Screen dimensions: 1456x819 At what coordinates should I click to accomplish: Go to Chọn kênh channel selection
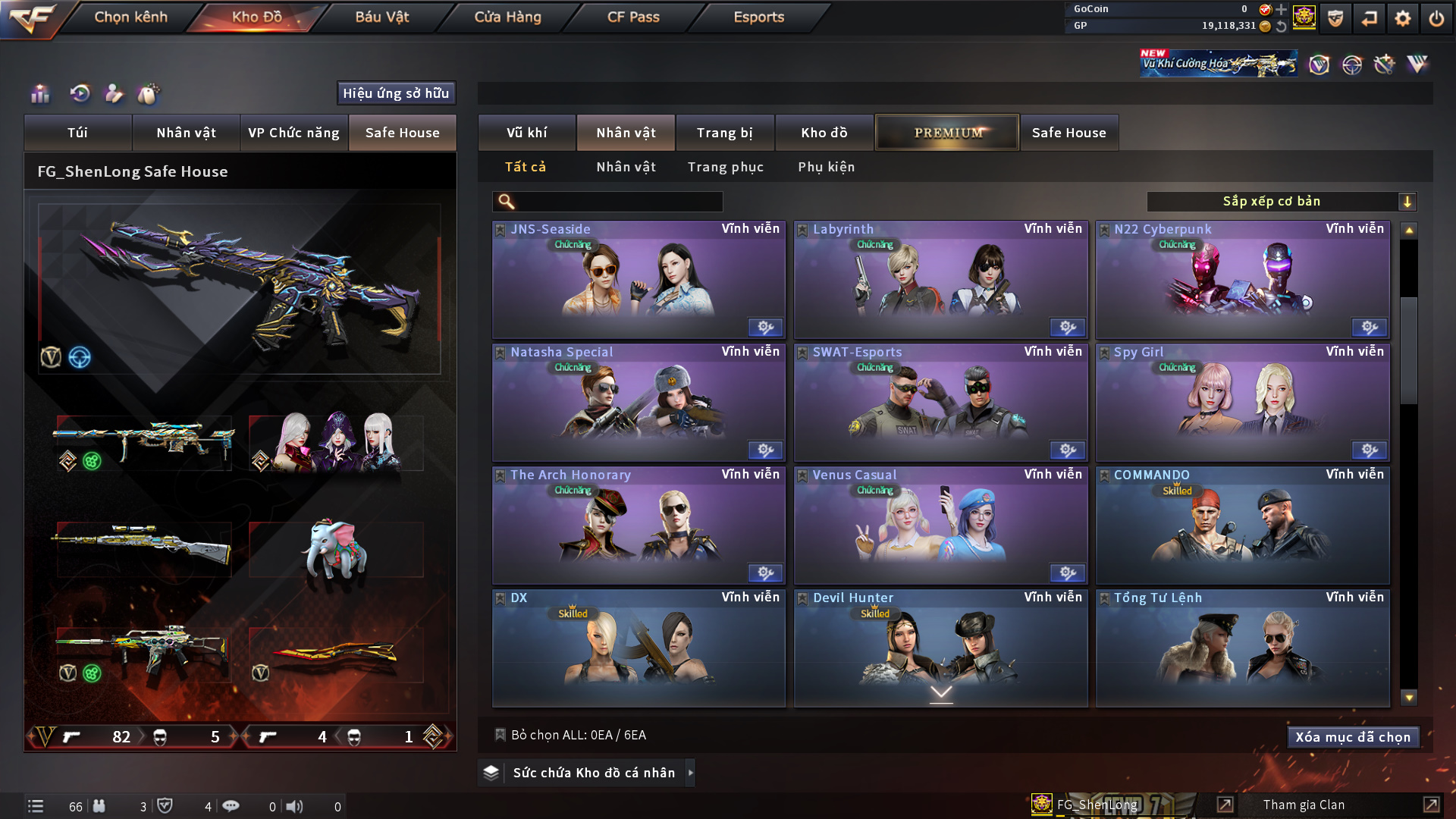(x=130, y=17)
